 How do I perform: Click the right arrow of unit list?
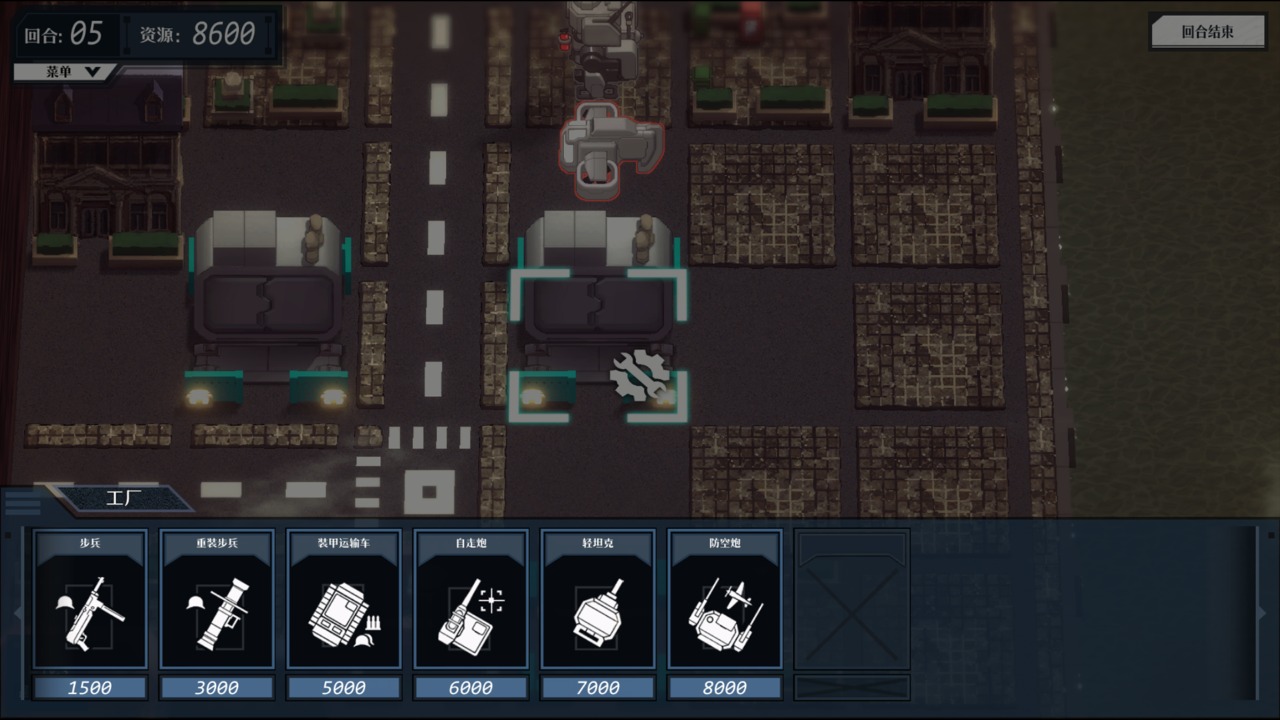click(x=1262, y=613)
